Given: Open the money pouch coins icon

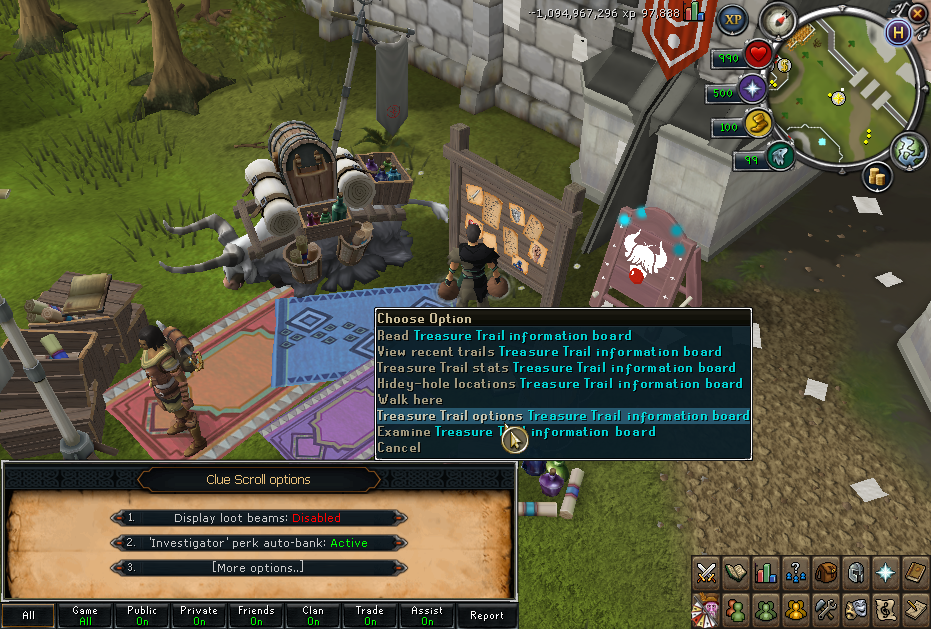Looking at the screenshot, I should pyautogui.click(x=879, y=177).
